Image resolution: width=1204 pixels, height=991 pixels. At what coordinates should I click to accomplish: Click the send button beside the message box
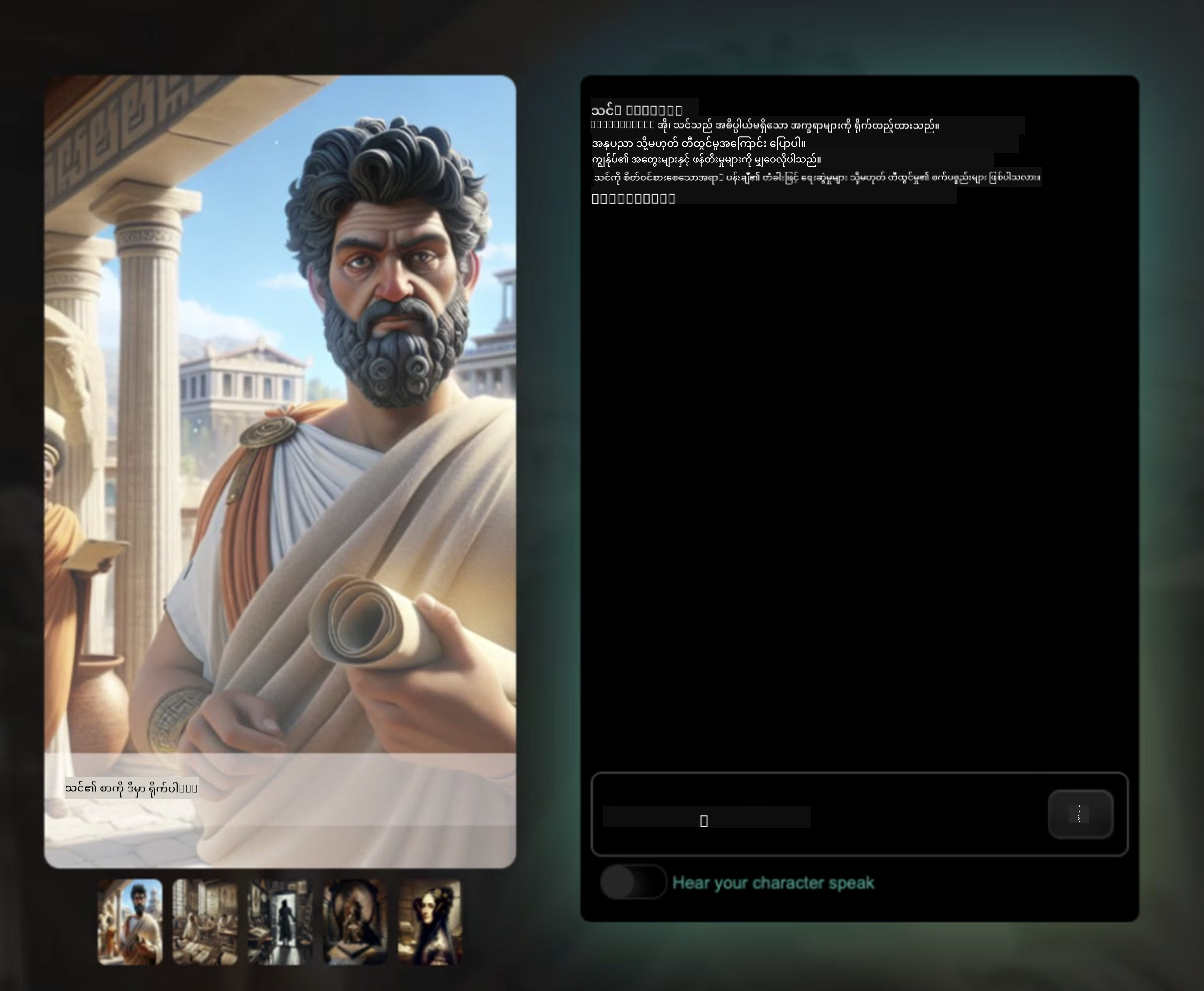tap(1080, 814)
